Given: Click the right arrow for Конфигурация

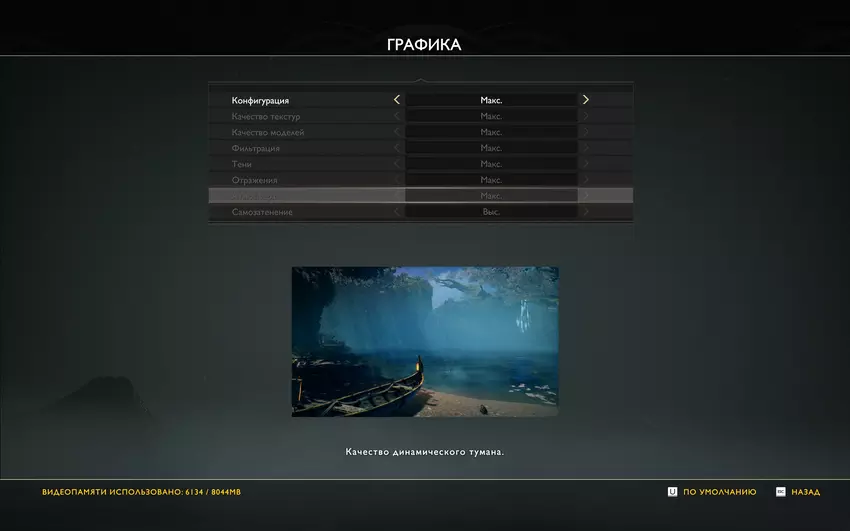Looking at the screenshot, I should [586, 100].
